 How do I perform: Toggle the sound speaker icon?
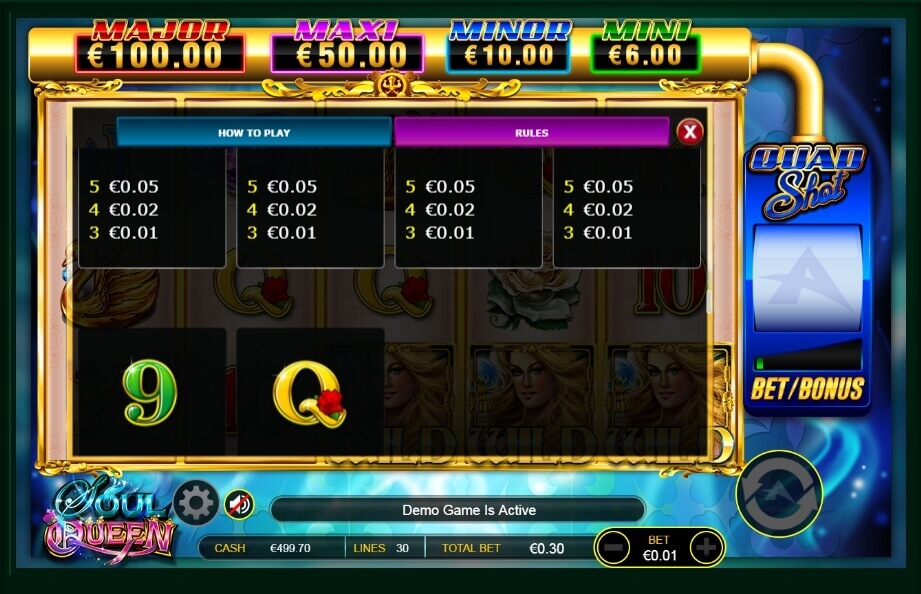[x=238, y=503]
